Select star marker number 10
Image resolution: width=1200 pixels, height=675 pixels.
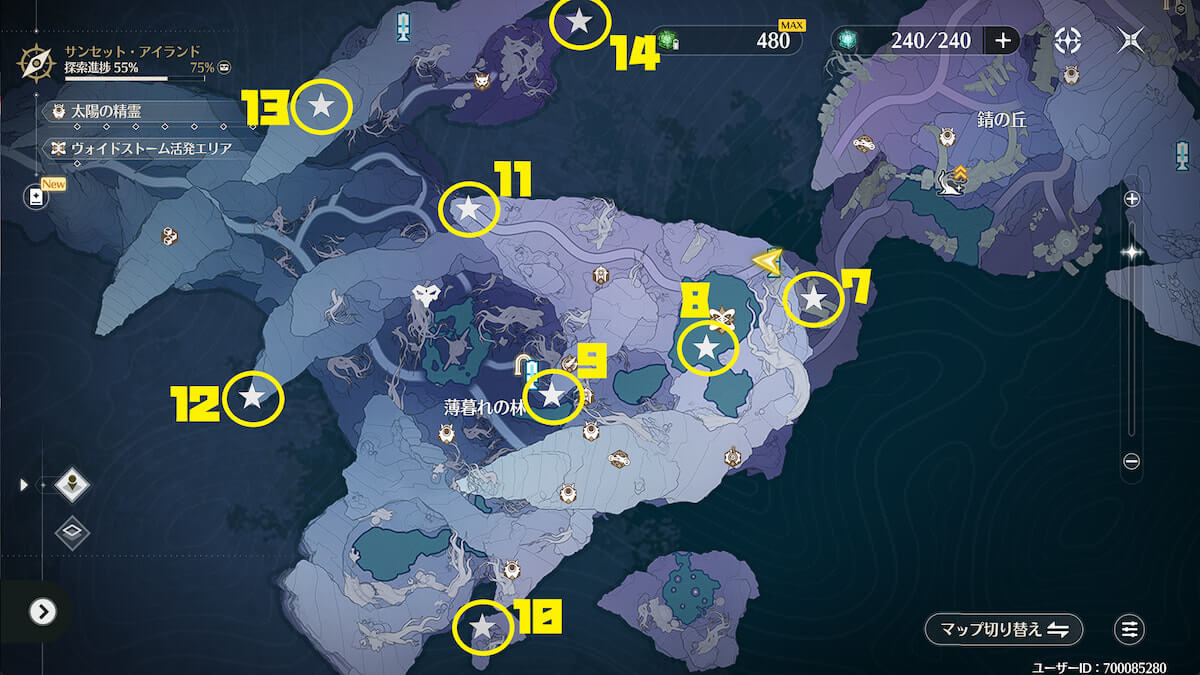pyautogui.click(x=483, y=628)
